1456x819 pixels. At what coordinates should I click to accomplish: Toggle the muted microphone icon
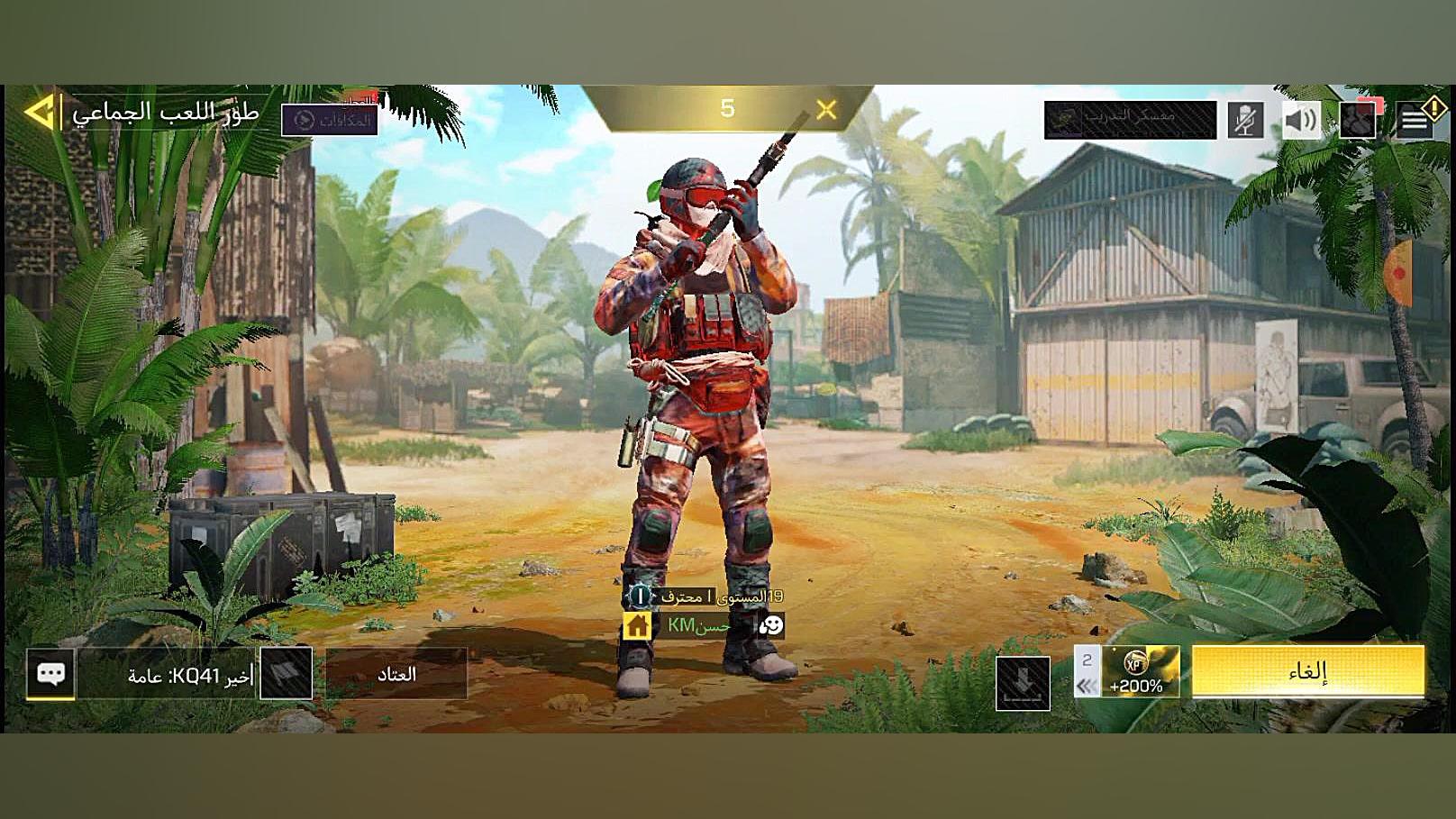pos(1245,120)
